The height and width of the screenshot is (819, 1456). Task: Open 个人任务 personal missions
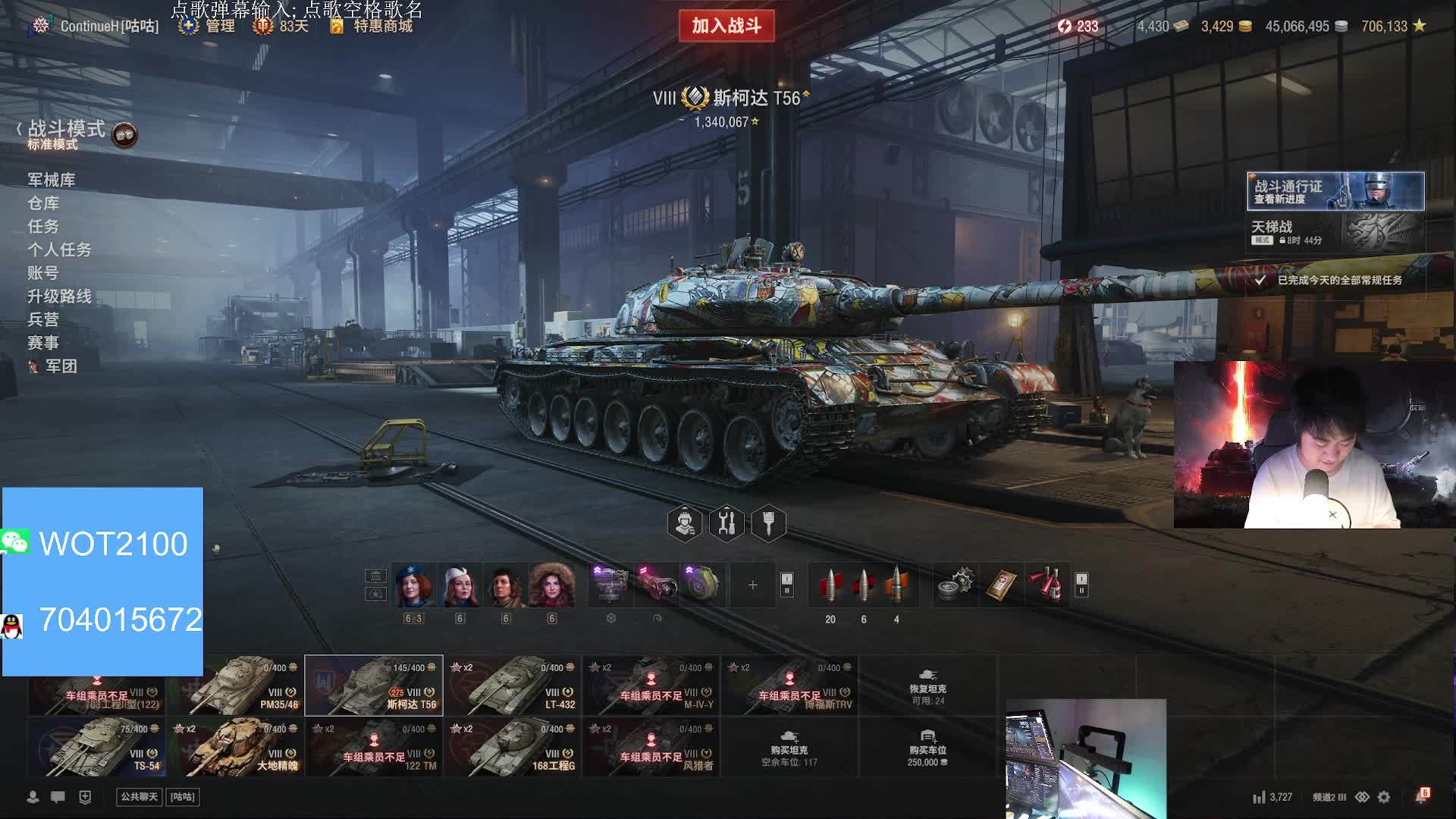(59, 249)
